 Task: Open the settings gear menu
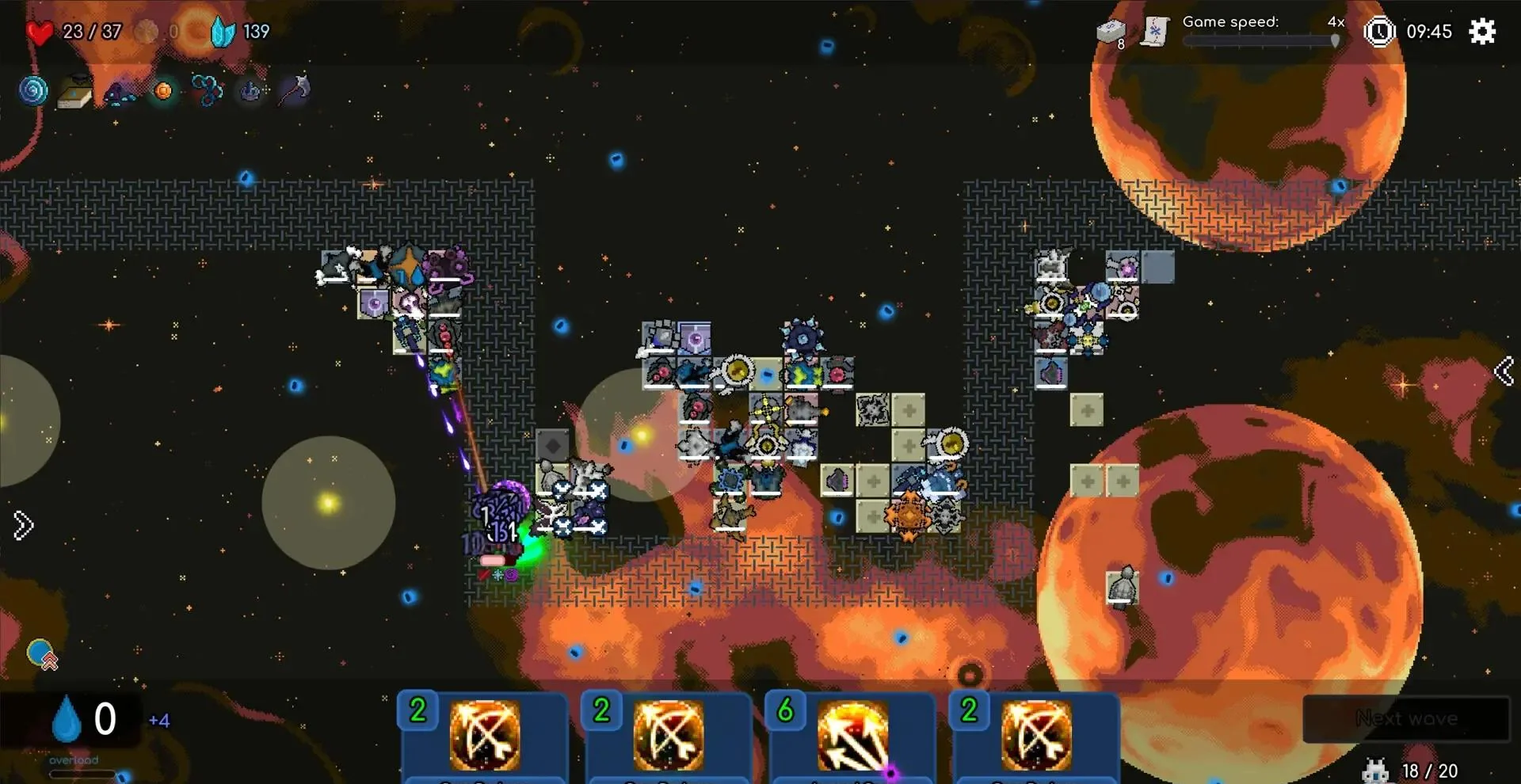pos(1481,32)
